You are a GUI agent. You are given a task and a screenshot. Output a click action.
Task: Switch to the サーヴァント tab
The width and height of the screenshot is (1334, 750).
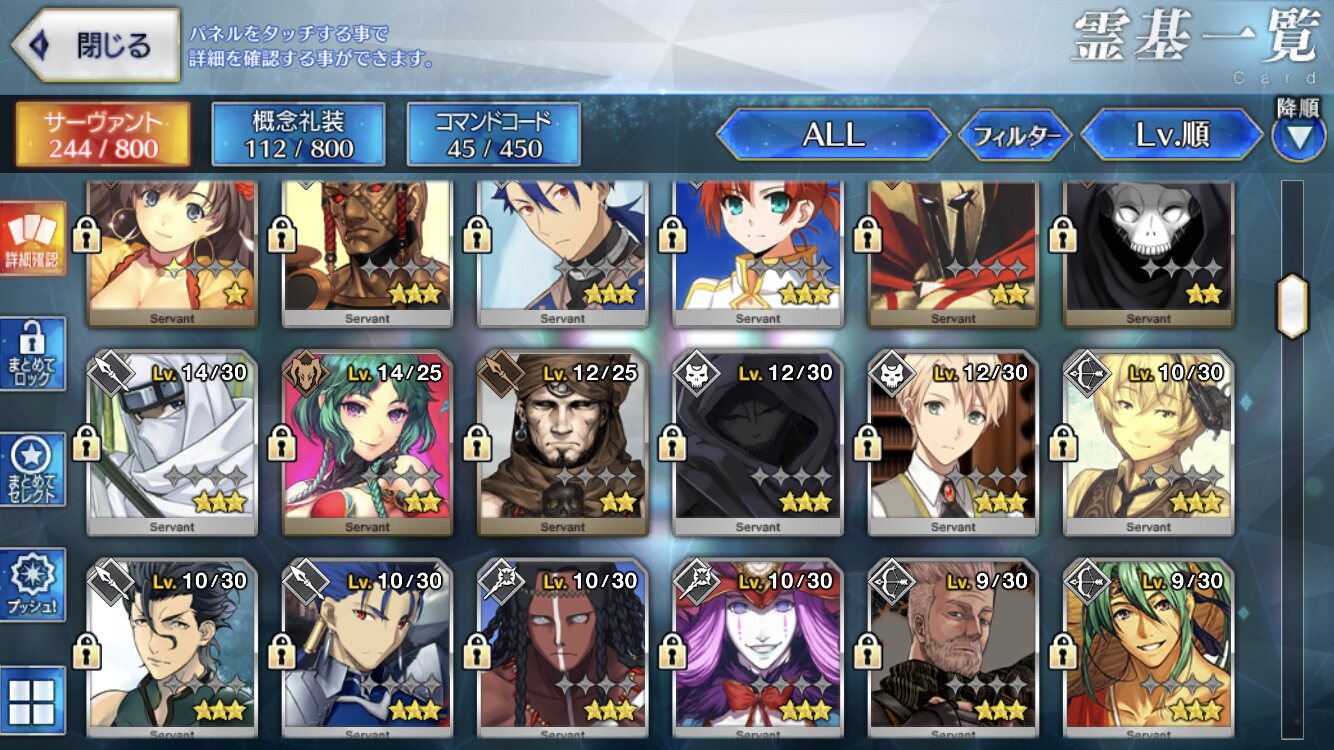tap(102, 135)
